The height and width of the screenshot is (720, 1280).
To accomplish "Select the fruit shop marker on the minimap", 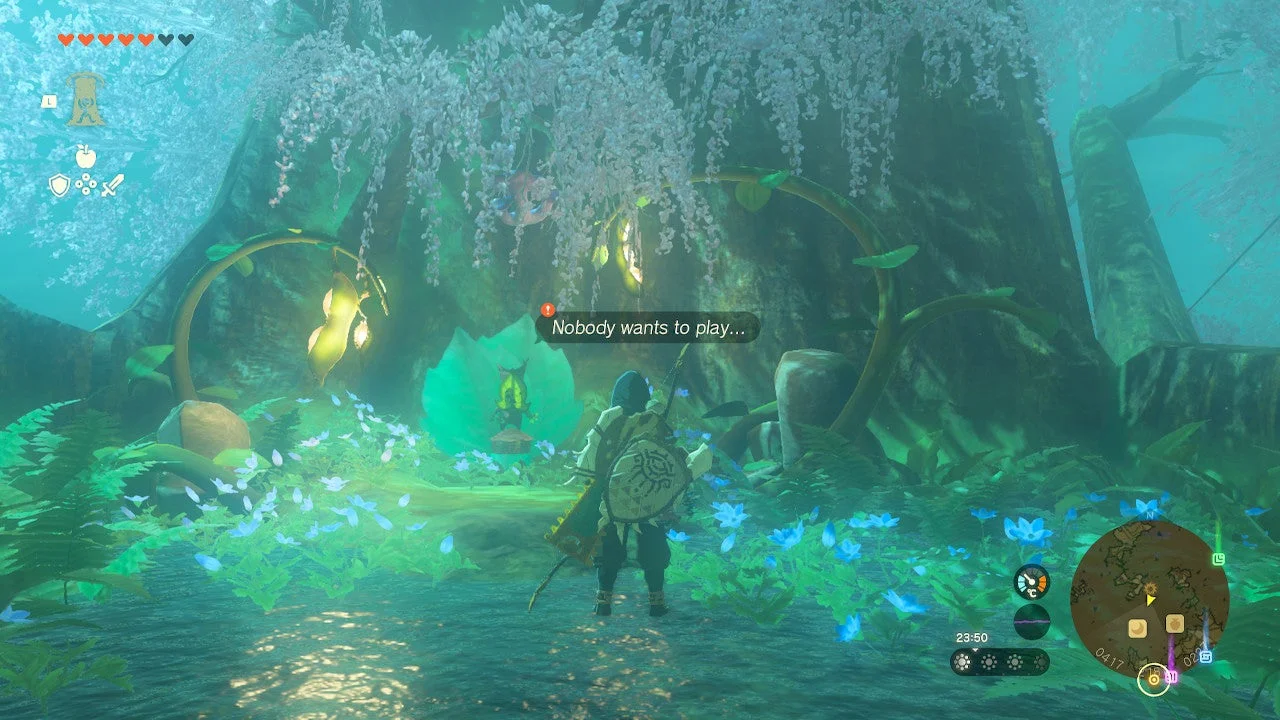I will (1174, 623).
